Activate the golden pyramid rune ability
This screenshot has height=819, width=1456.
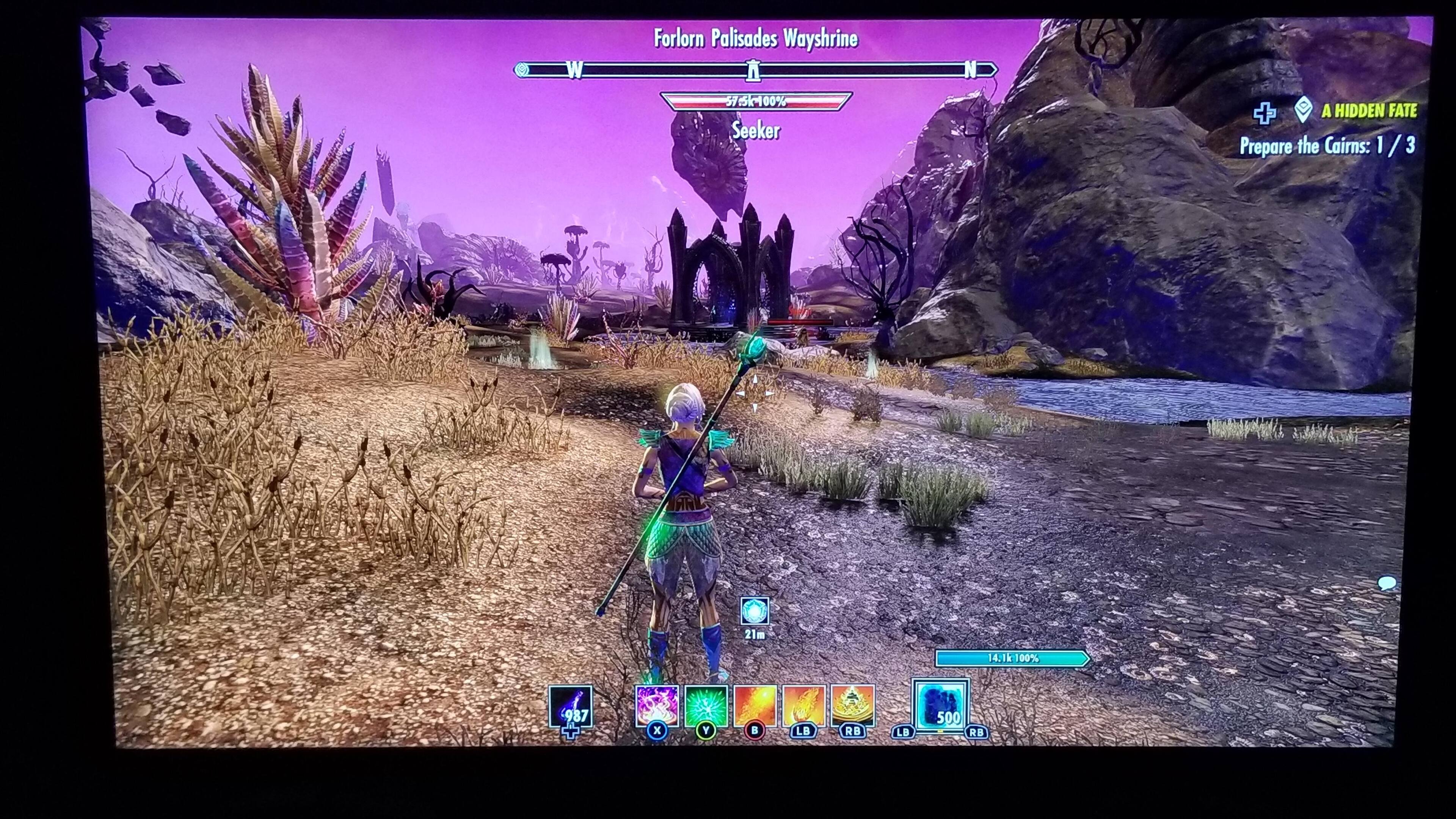tap(852, 706)
